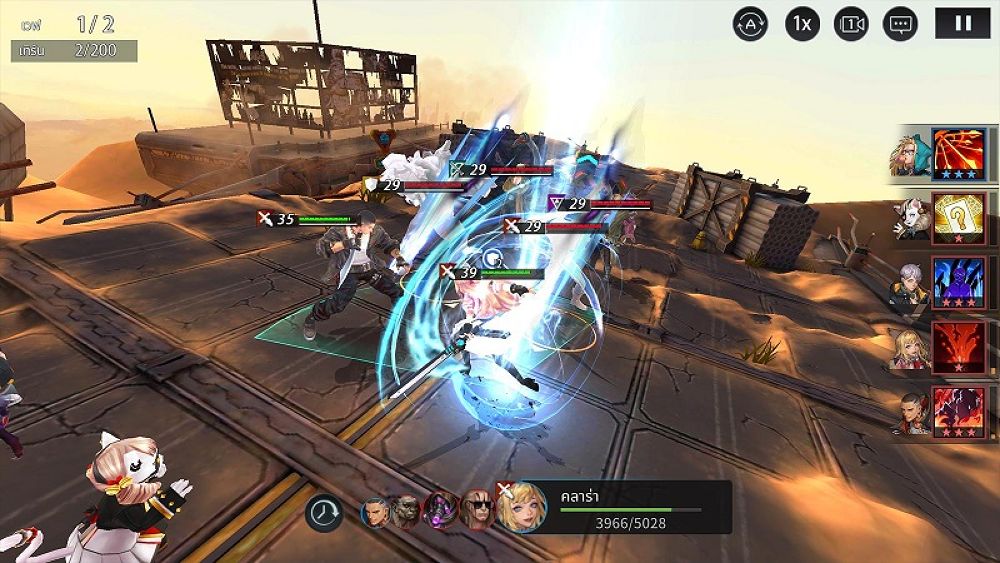Cast the red eruption skill
The width and height of the screenshot is (1000, 563).
(958, 346)
